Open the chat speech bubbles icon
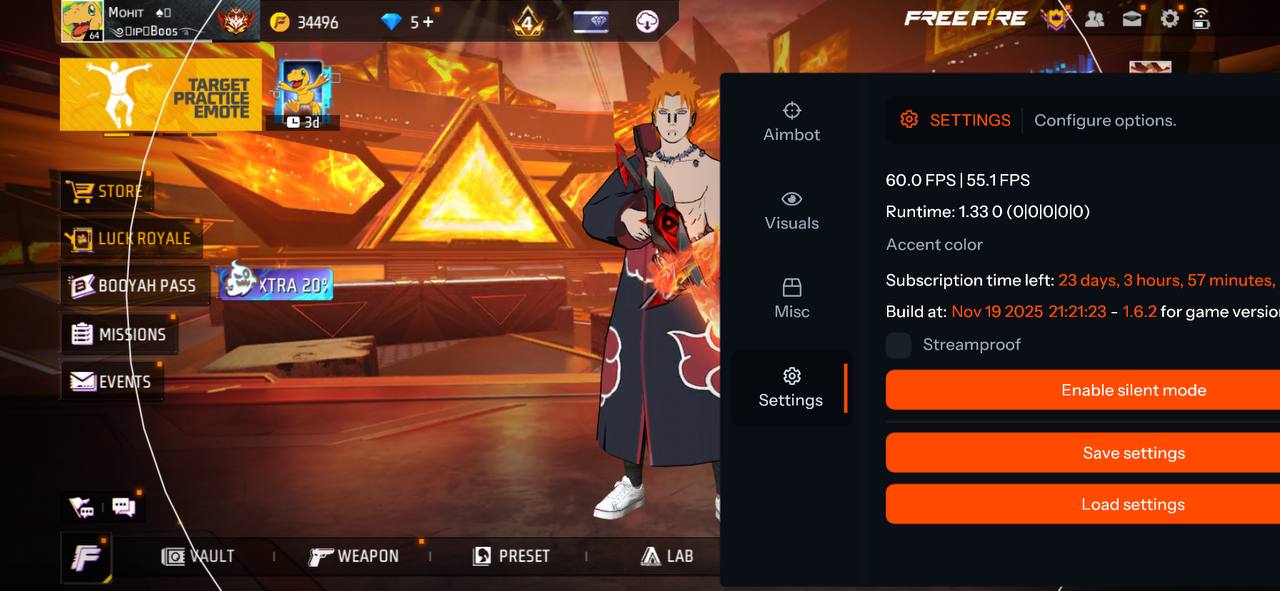The height and width of the screenshot is (591, 1280). click(x=124, y=507)
